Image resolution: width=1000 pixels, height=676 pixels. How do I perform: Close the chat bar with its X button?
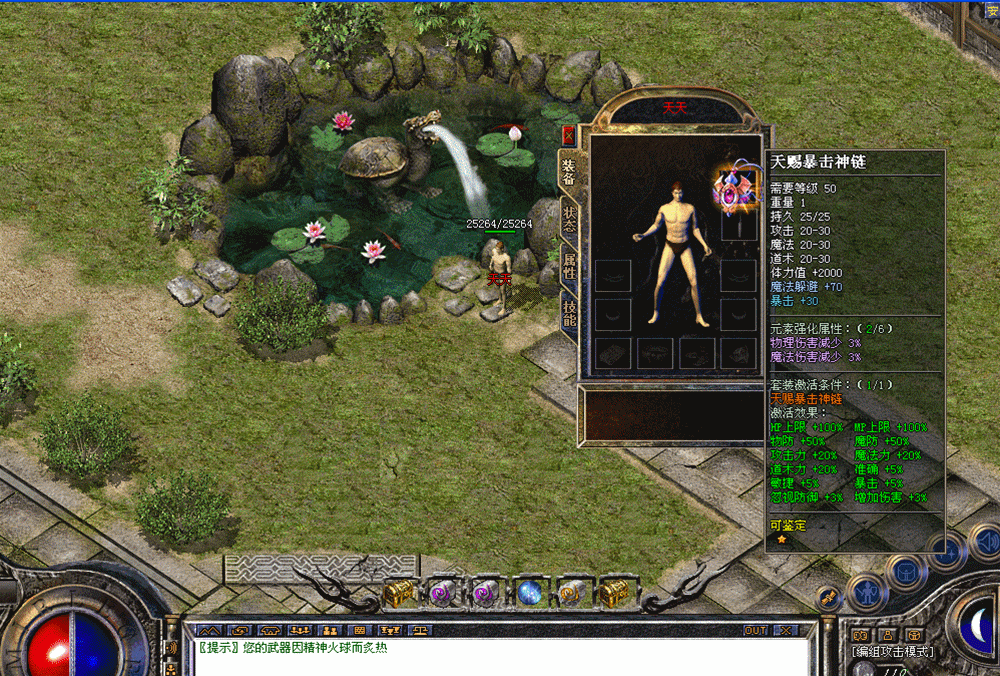click(x=784, y=630)
